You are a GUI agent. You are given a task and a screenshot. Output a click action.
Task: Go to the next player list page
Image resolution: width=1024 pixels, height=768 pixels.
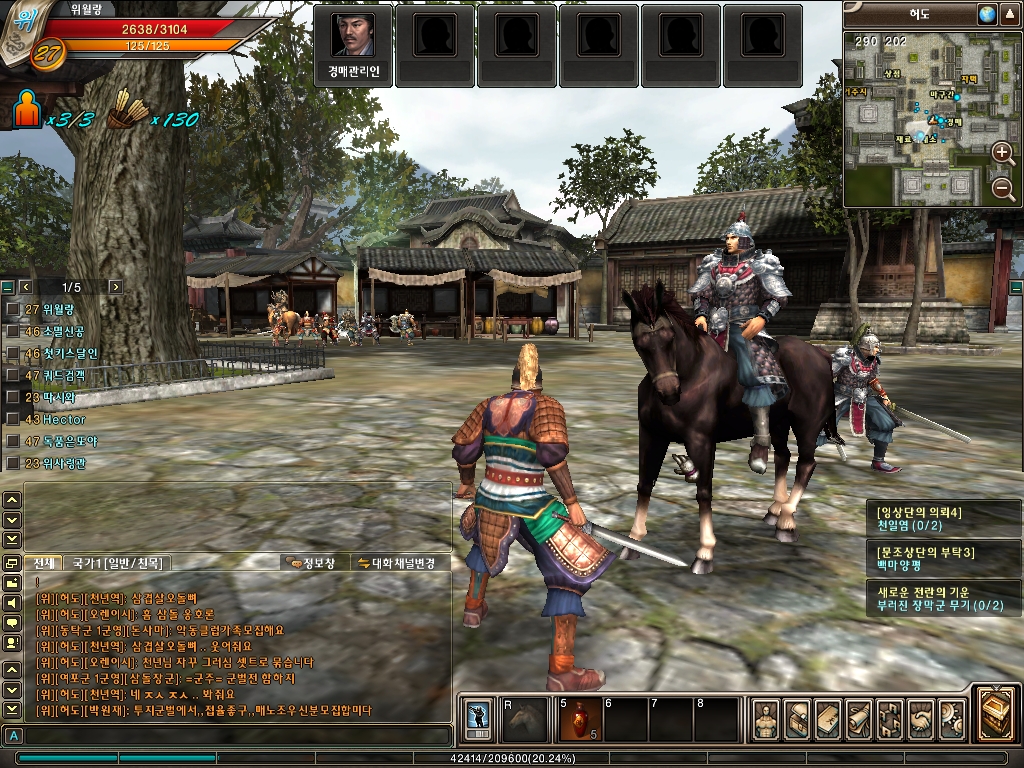pyautogui.click(x=115, y=287)
